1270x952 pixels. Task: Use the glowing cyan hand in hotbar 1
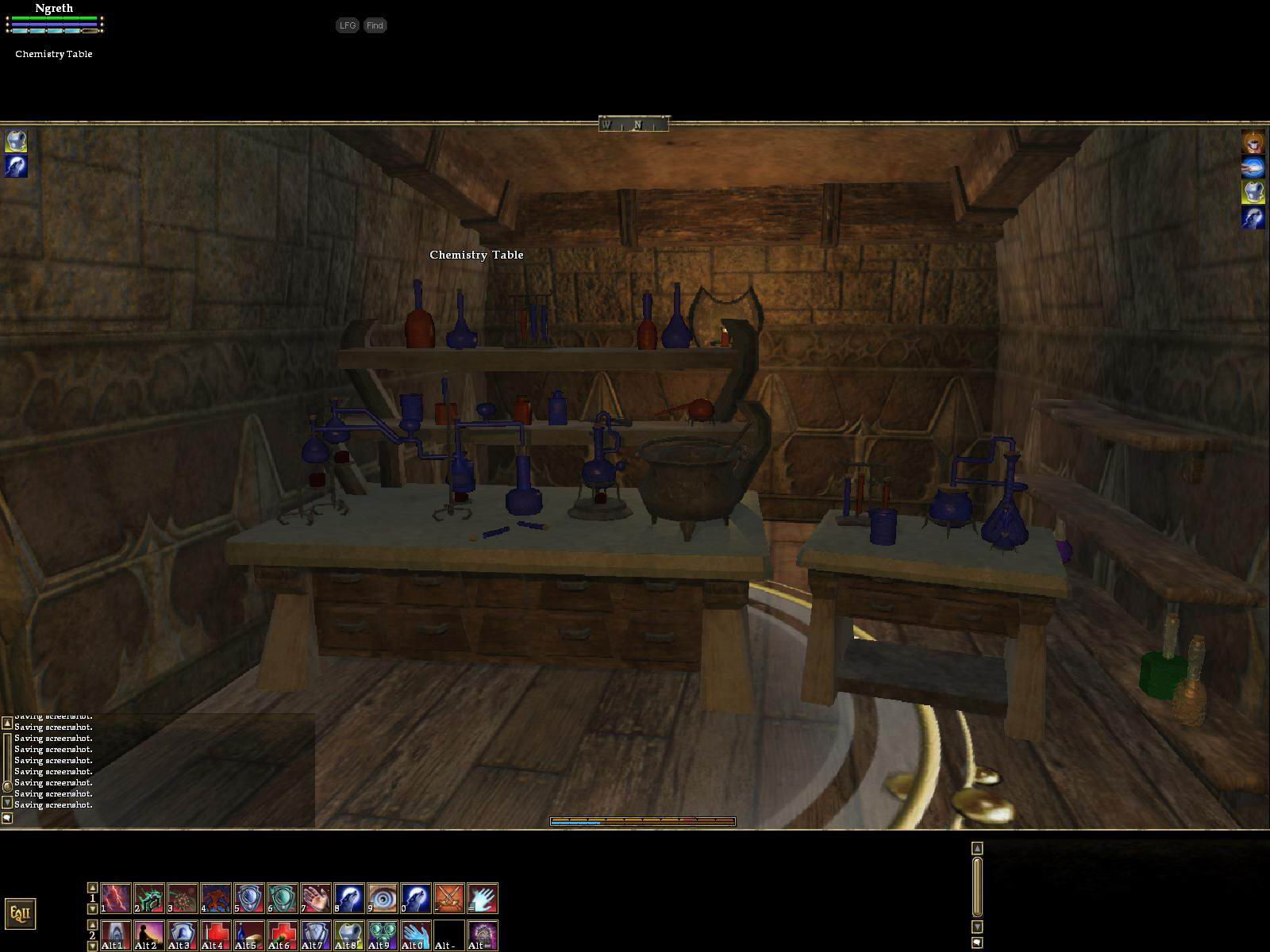tap(483, 898)
